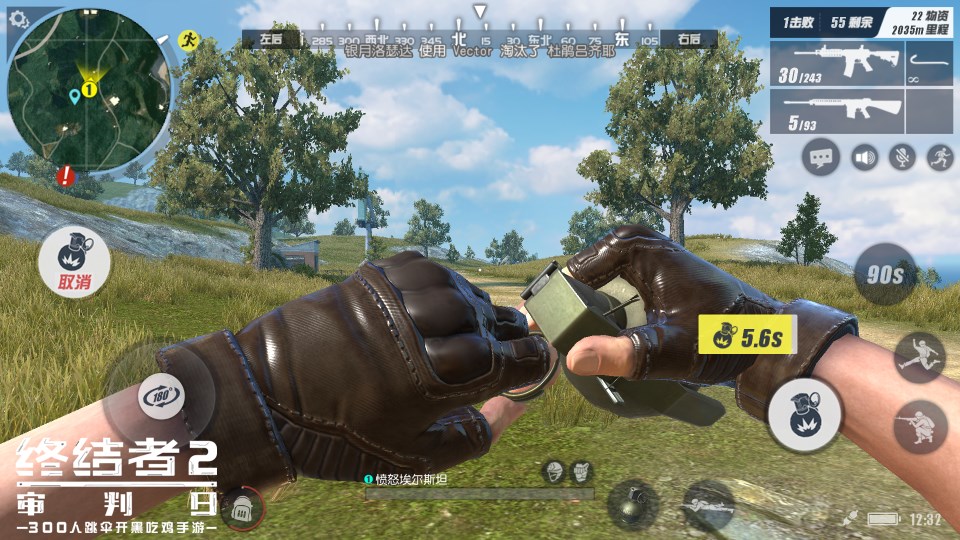The image size is (960, 540).
Task: Tap the yellow sprint icon beside the minimap
Action: pyautogui.click(x=187, y=39)
